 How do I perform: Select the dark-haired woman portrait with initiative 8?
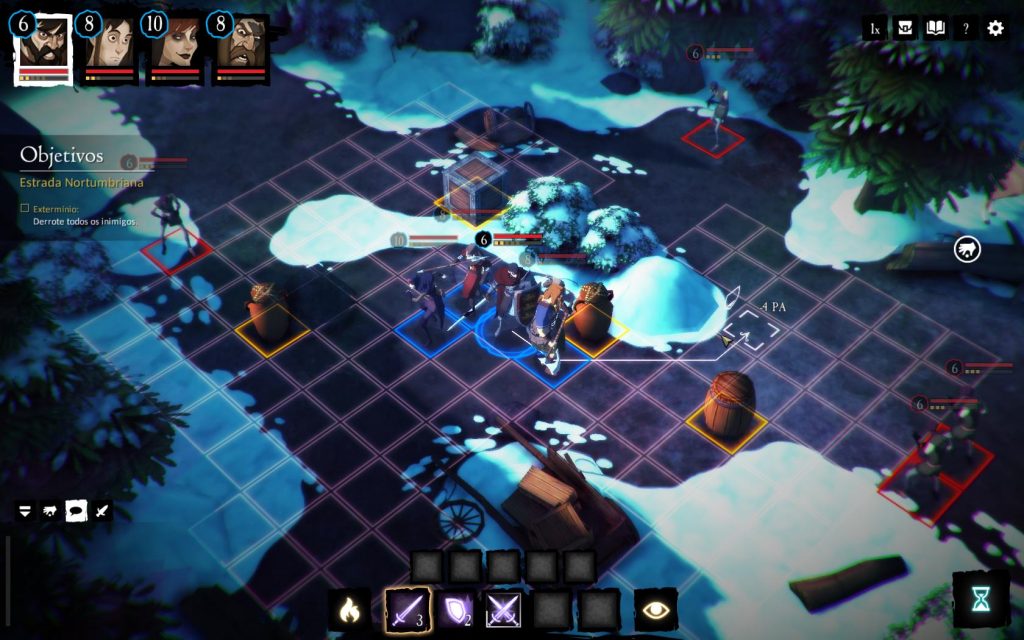click(110, 48)
